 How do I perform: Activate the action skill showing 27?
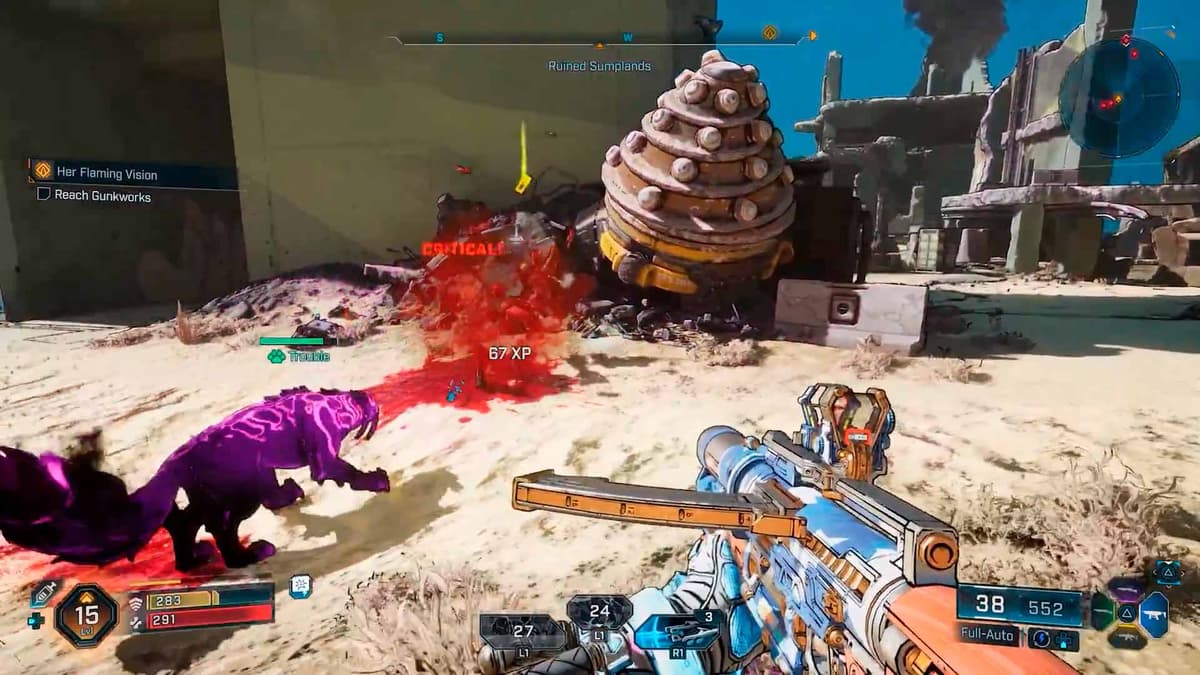click(x=522, y=632)
